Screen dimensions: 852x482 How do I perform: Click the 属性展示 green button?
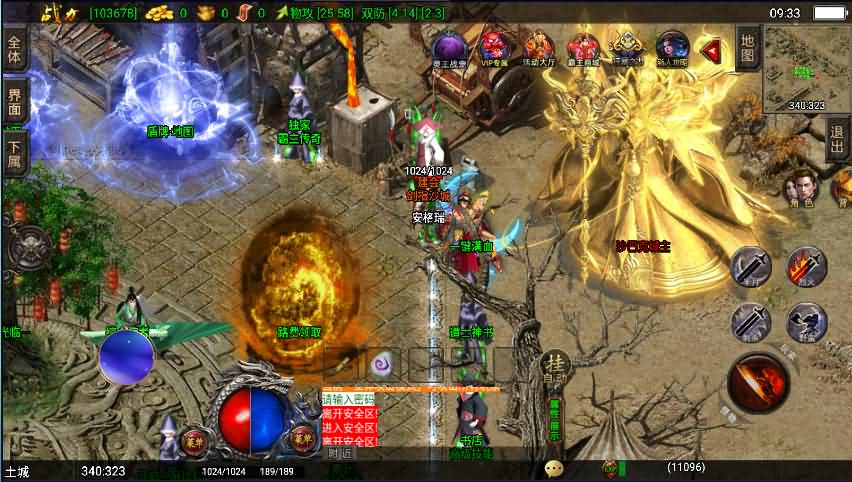(555, 417)
